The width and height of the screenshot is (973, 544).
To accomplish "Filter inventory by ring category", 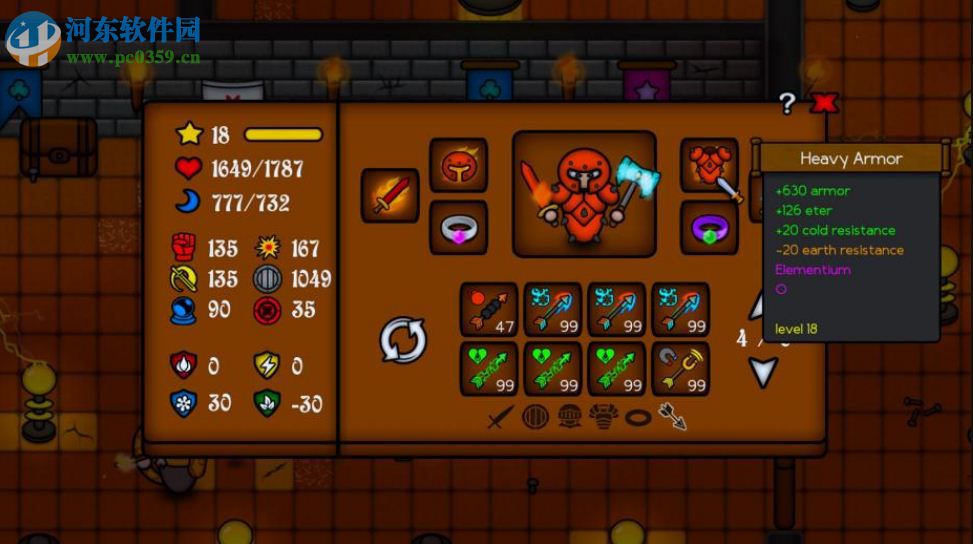I will [638, 417].
